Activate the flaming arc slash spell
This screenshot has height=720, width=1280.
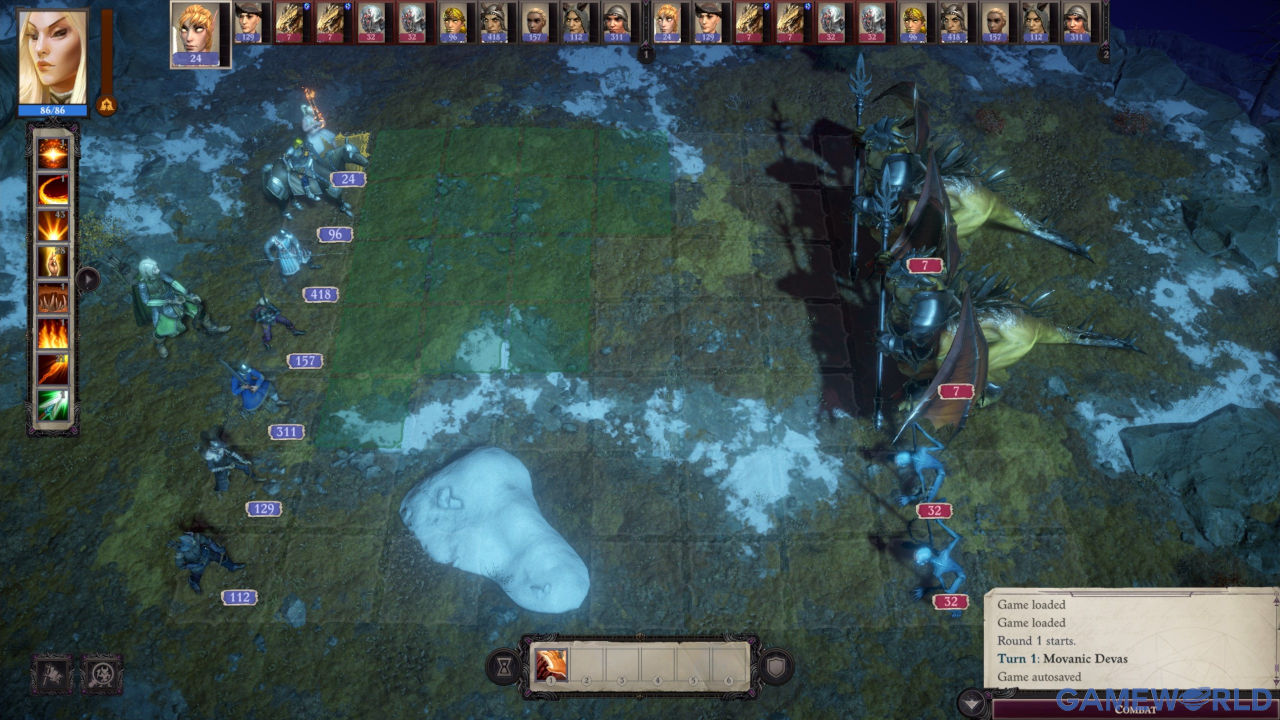pos(53,189)
